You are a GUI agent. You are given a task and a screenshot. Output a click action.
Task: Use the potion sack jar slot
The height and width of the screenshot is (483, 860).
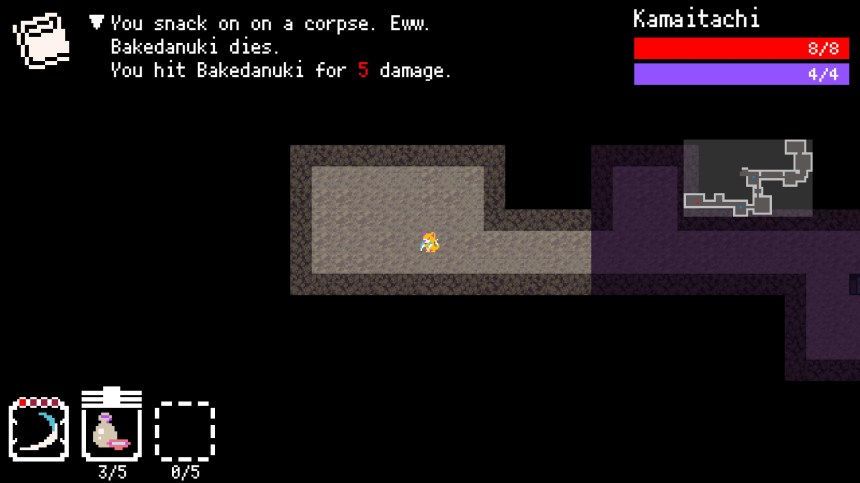click(x=111, y=428)
